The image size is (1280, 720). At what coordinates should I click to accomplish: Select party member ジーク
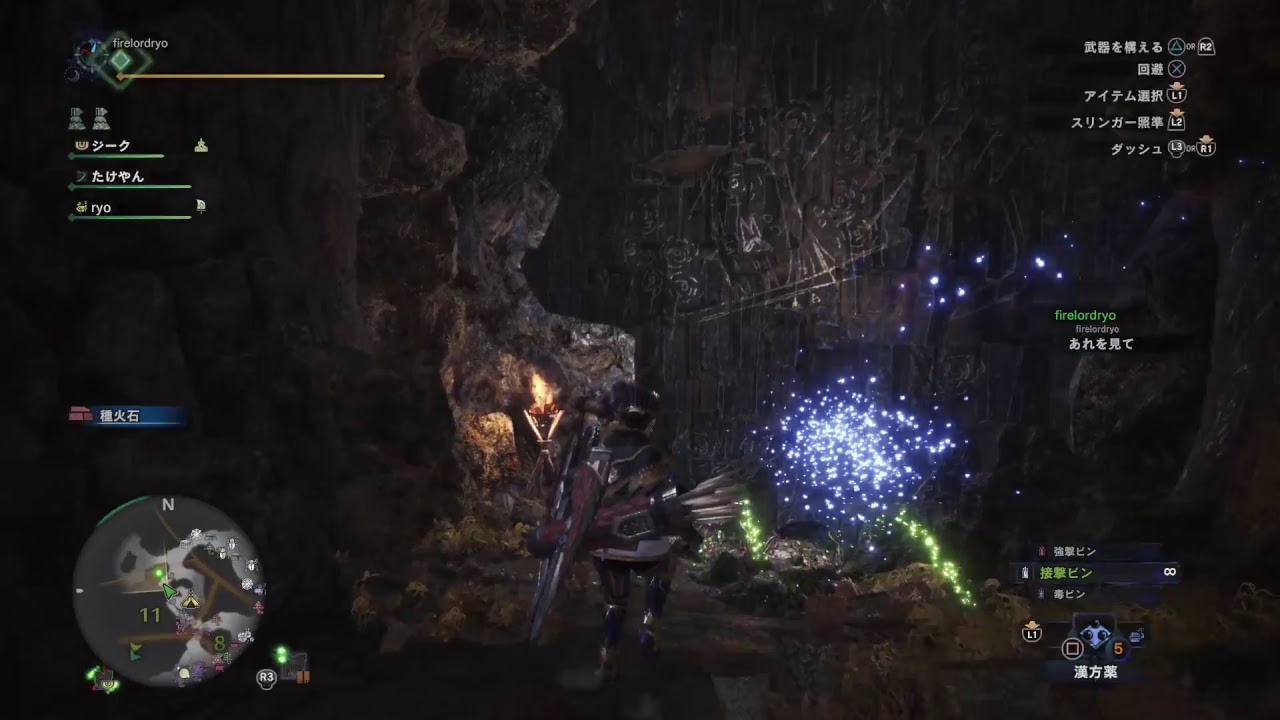coord(111,146)
